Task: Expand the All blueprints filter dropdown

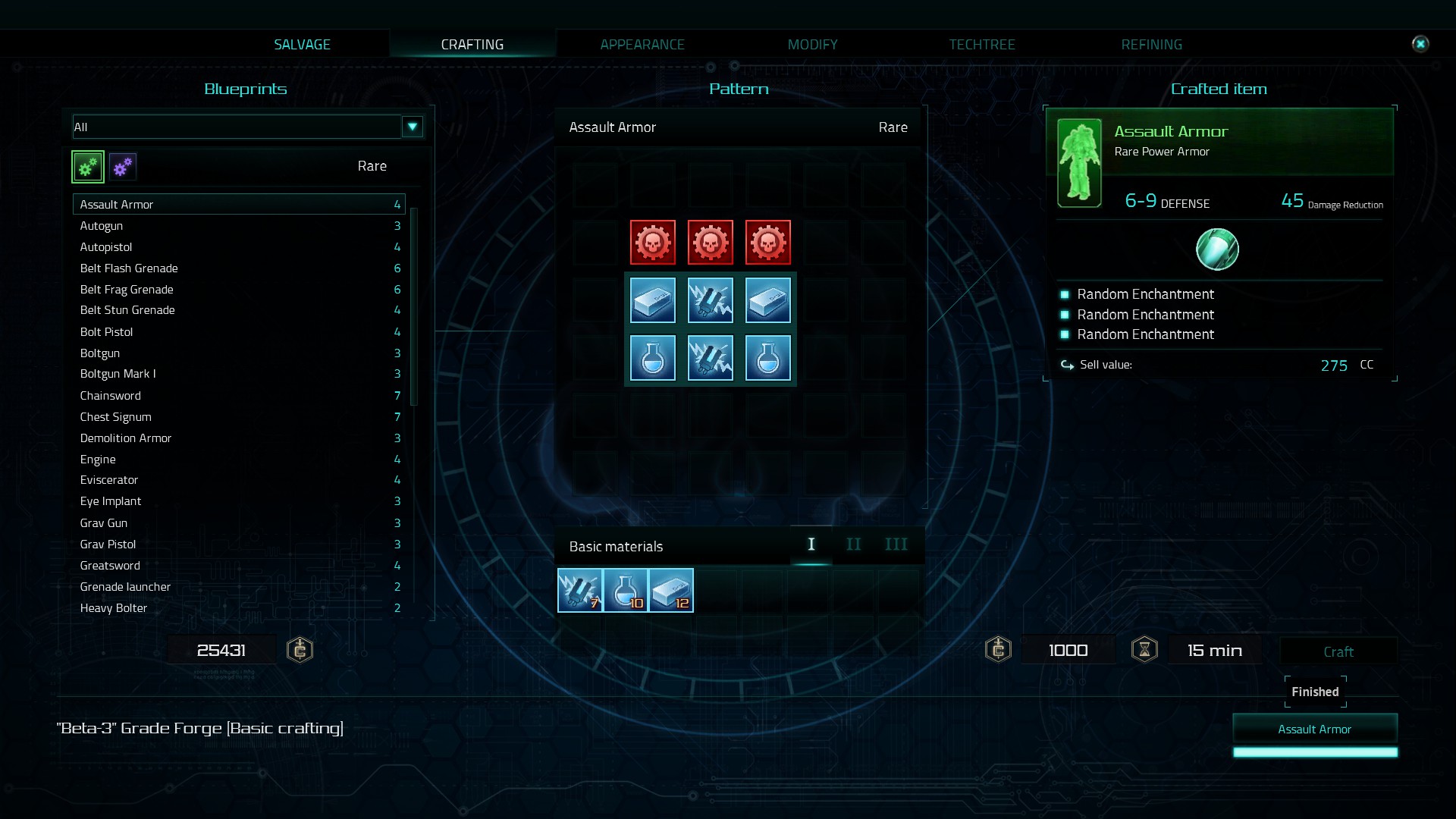Action: pos(412,127)
